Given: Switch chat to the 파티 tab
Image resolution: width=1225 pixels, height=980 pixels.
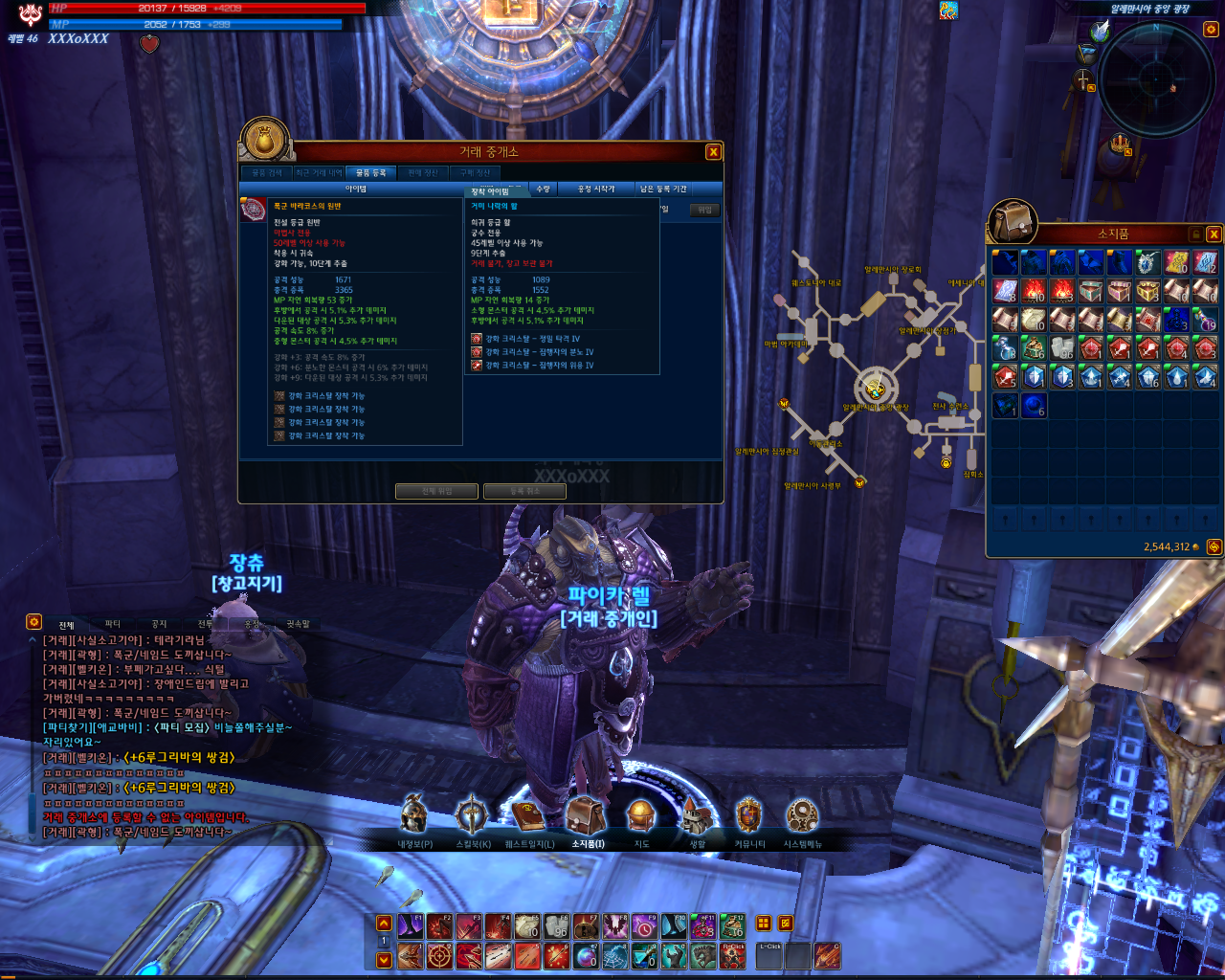Looking at the screenshot, I should (113, 624).
